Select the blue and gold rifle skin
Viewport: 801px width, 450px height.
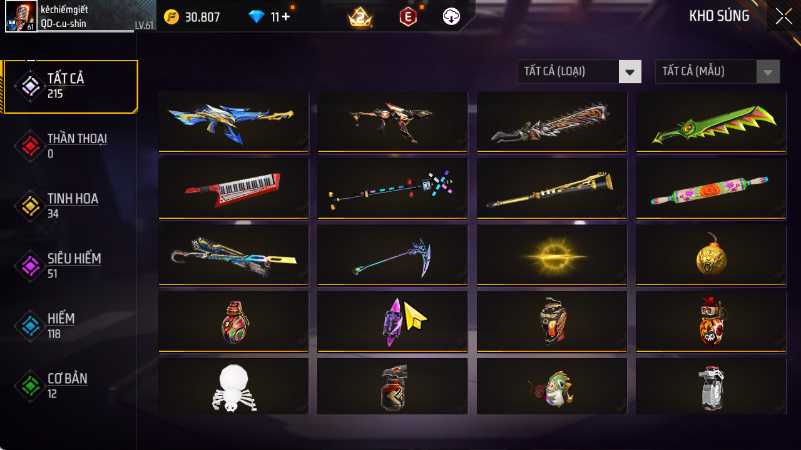point(233,121)
